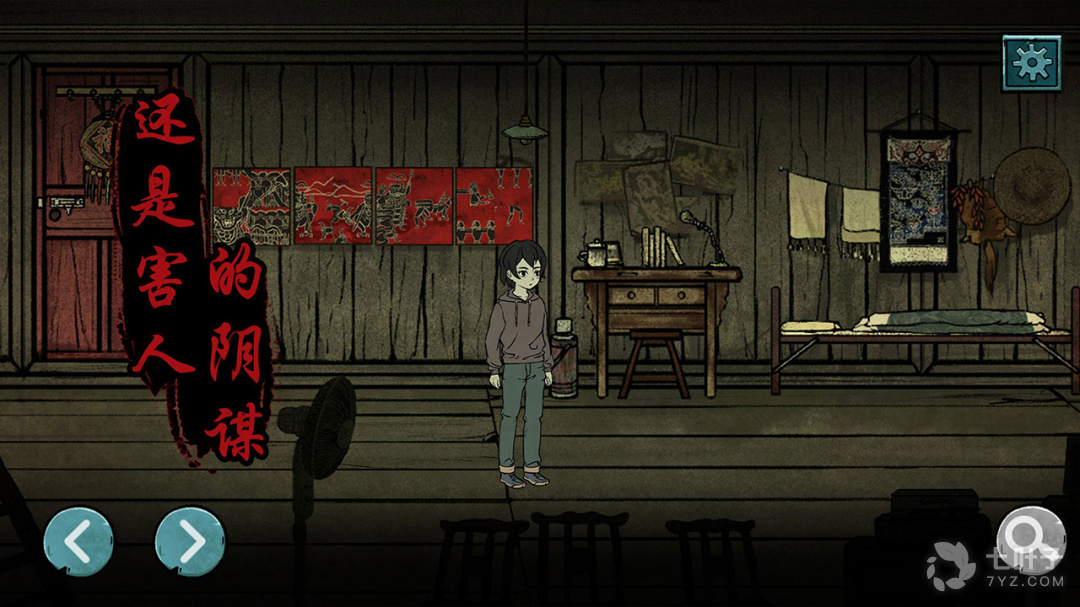The image size is (1080, 607).
Task: Tap the left arrow move button
Action: tap(78, 542)
